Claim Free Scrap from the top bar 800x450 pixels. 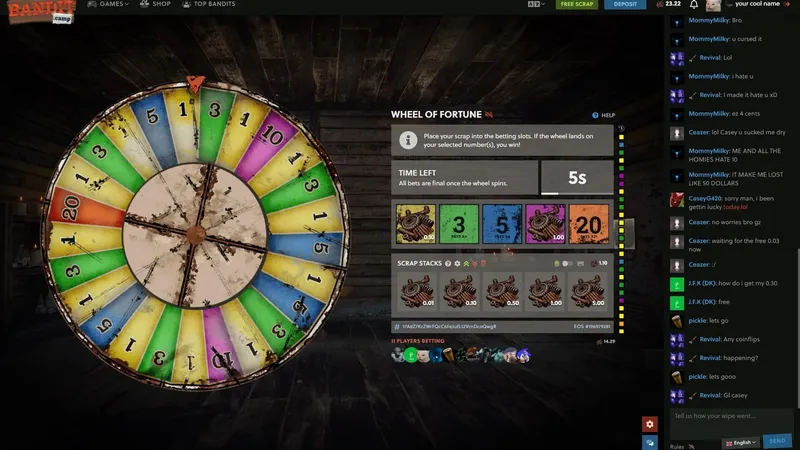[579, 4]
